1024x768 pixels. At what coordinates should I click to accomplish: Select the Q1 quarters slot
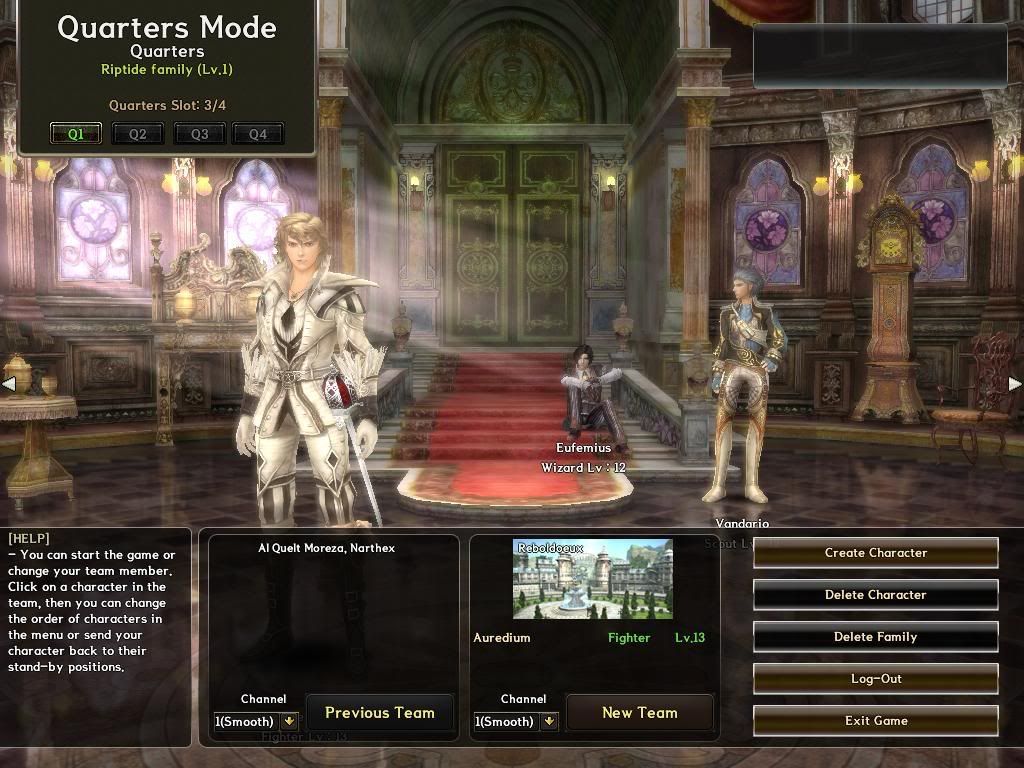point(76,134)
